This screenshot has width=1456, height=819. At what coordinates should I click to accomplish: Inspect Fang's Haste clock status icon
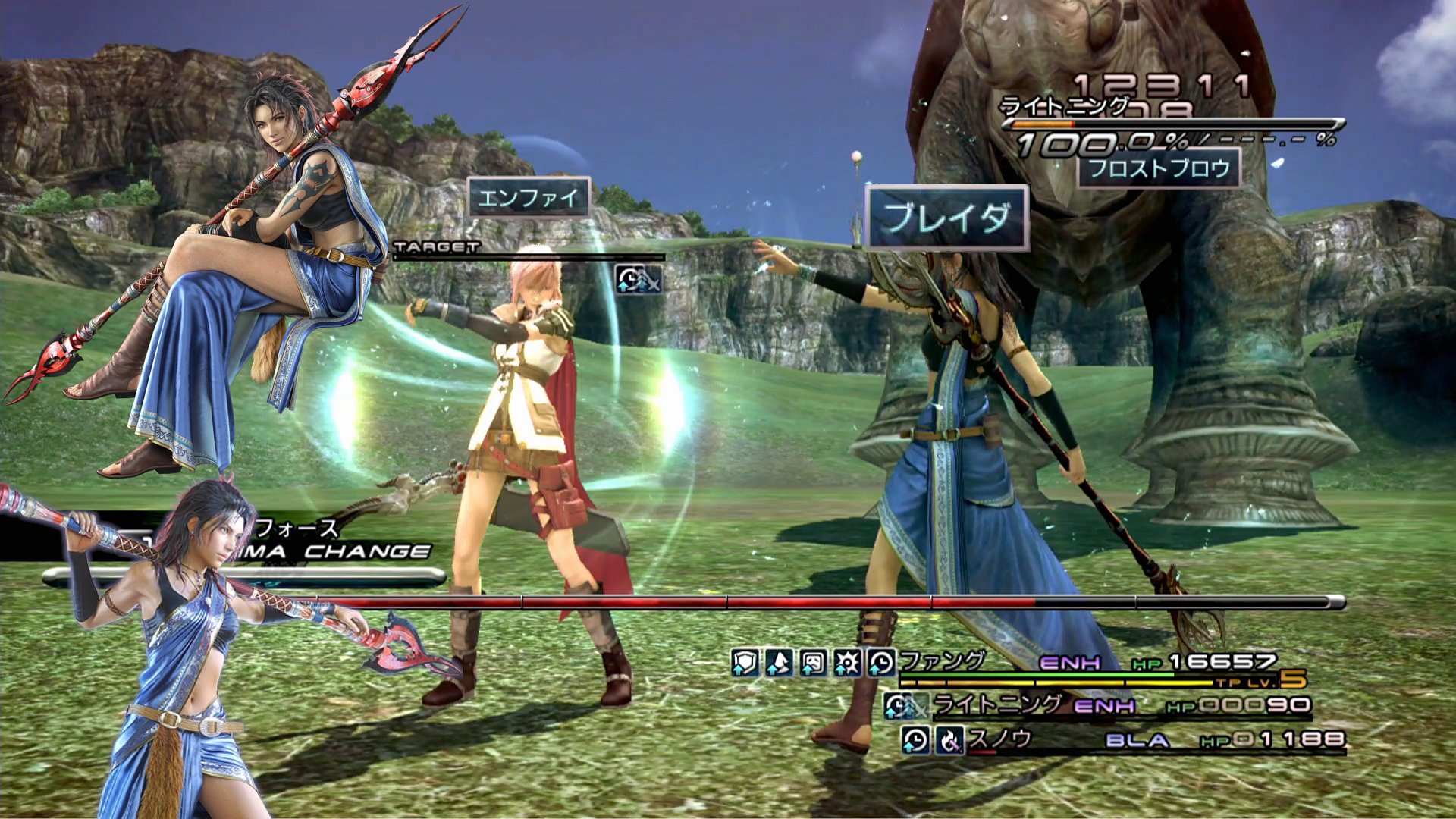(881, 663)
